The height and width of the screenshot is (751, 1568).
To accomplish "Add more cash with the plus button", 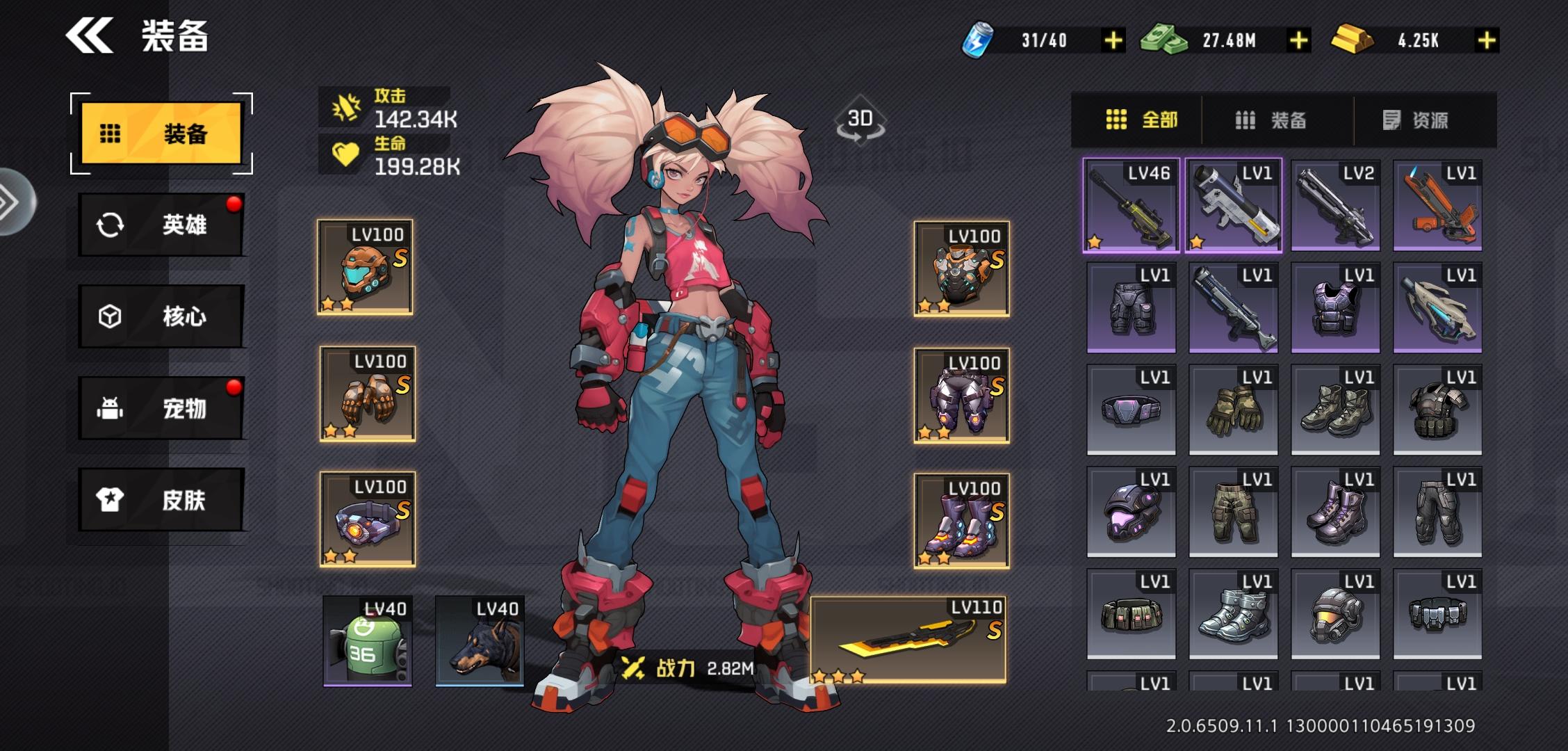I will tap(1298, 40).
